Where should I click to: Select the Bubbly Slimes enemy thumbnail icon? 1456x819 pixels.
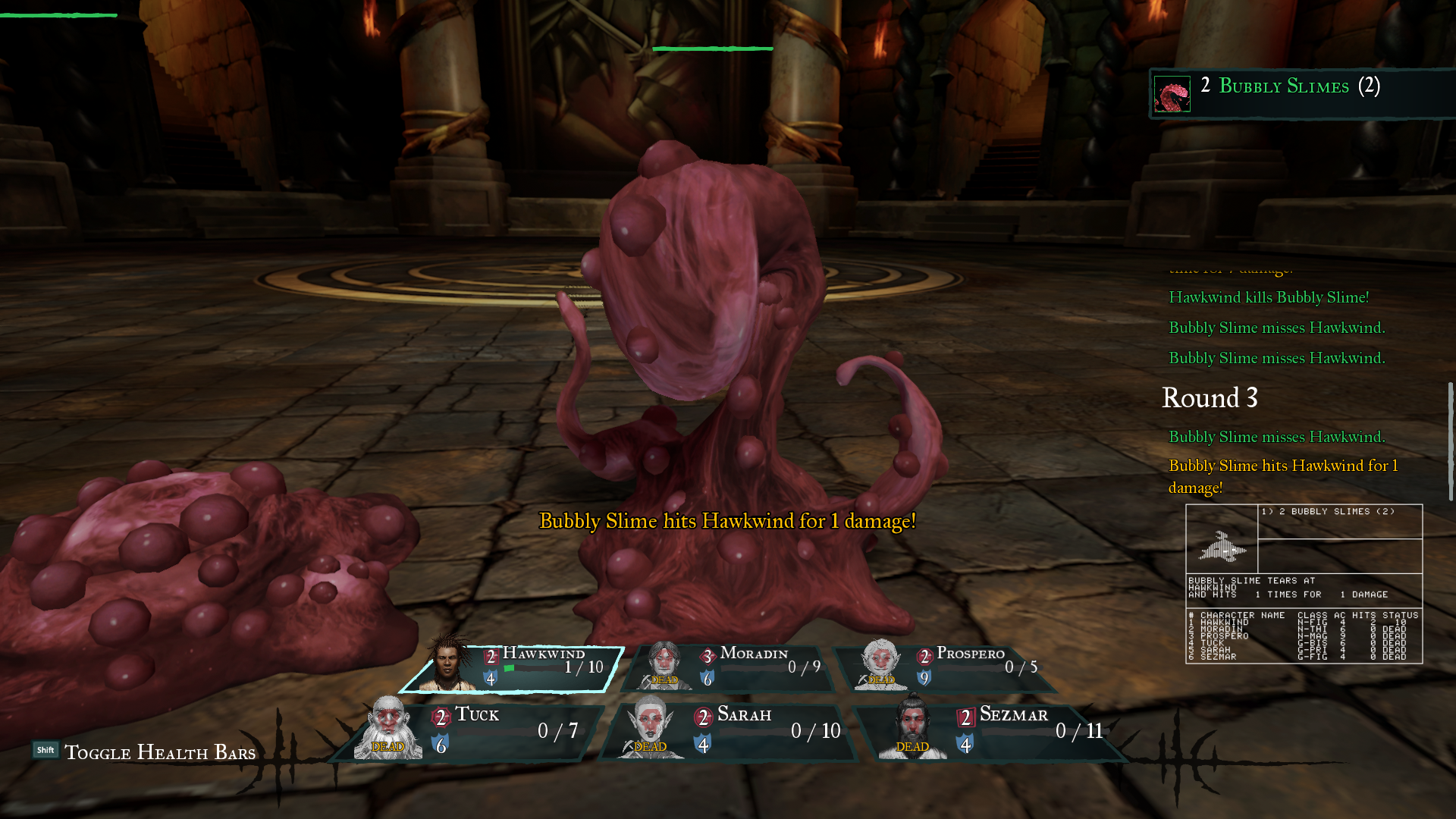tap(1172, 93)
